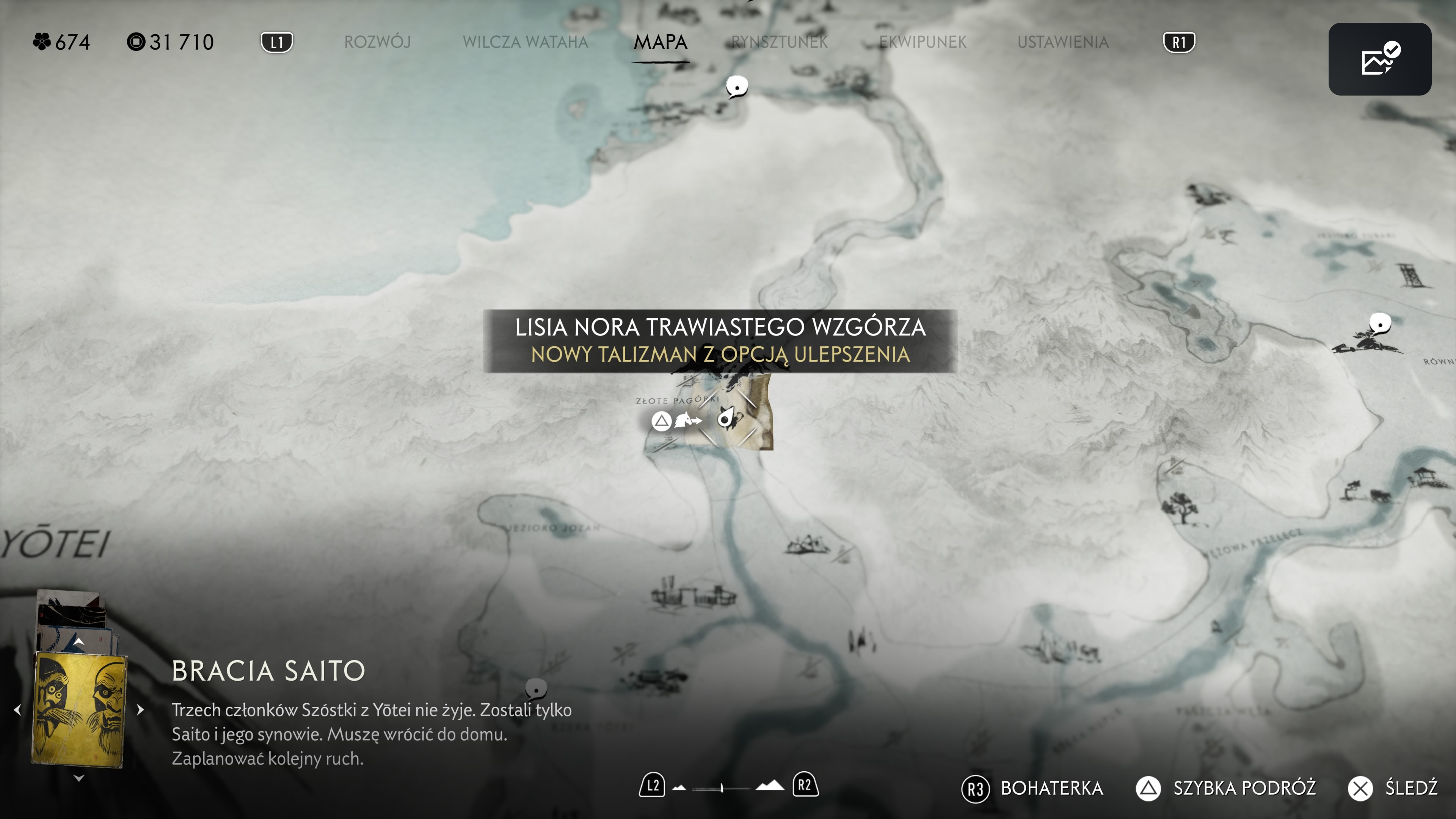Click the map zoom level slider
Viewport: 1456px width, 819px height.
tap(722, 788)
